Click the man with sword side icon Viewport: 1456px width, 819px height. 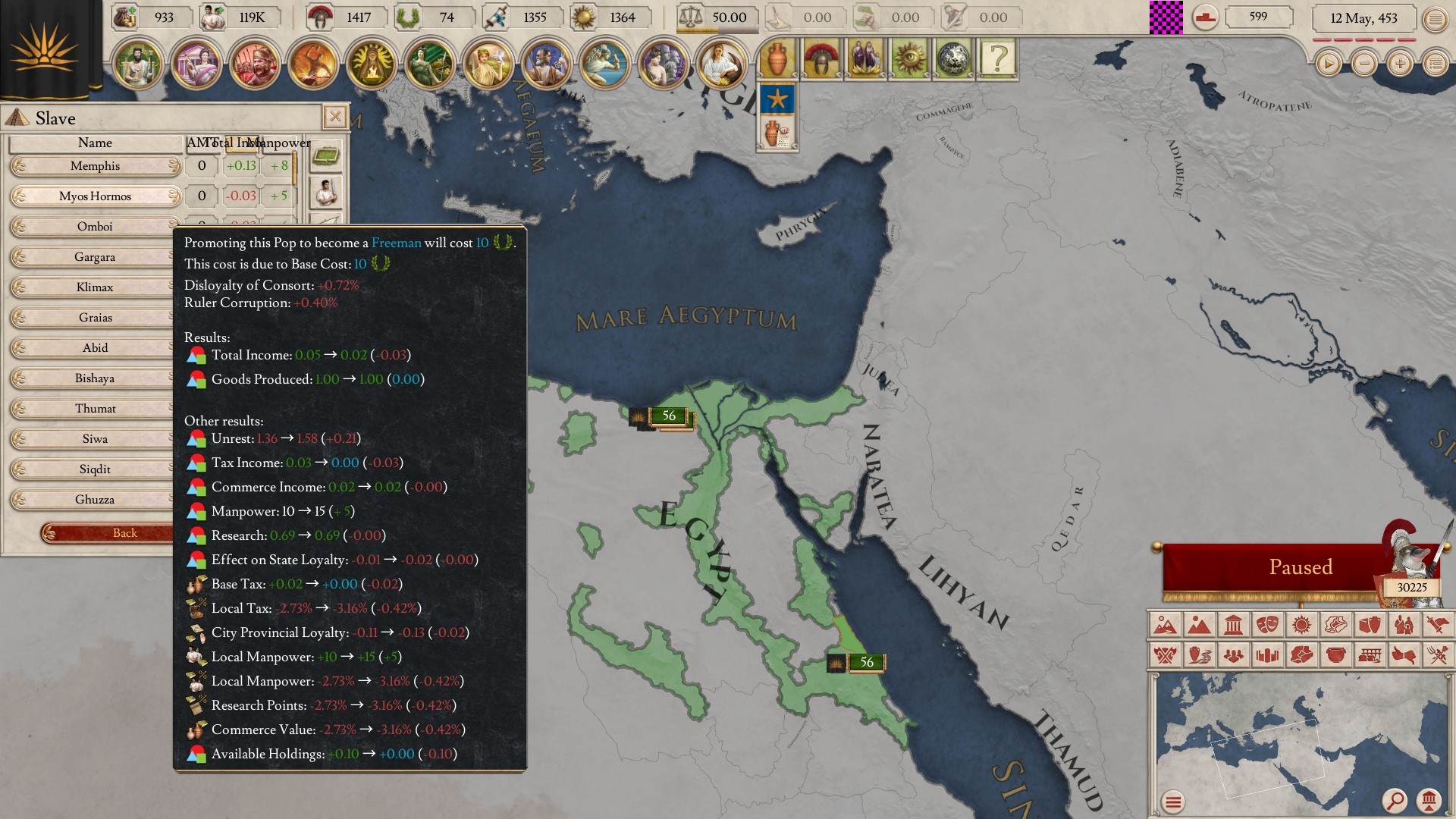click(326, 193)
